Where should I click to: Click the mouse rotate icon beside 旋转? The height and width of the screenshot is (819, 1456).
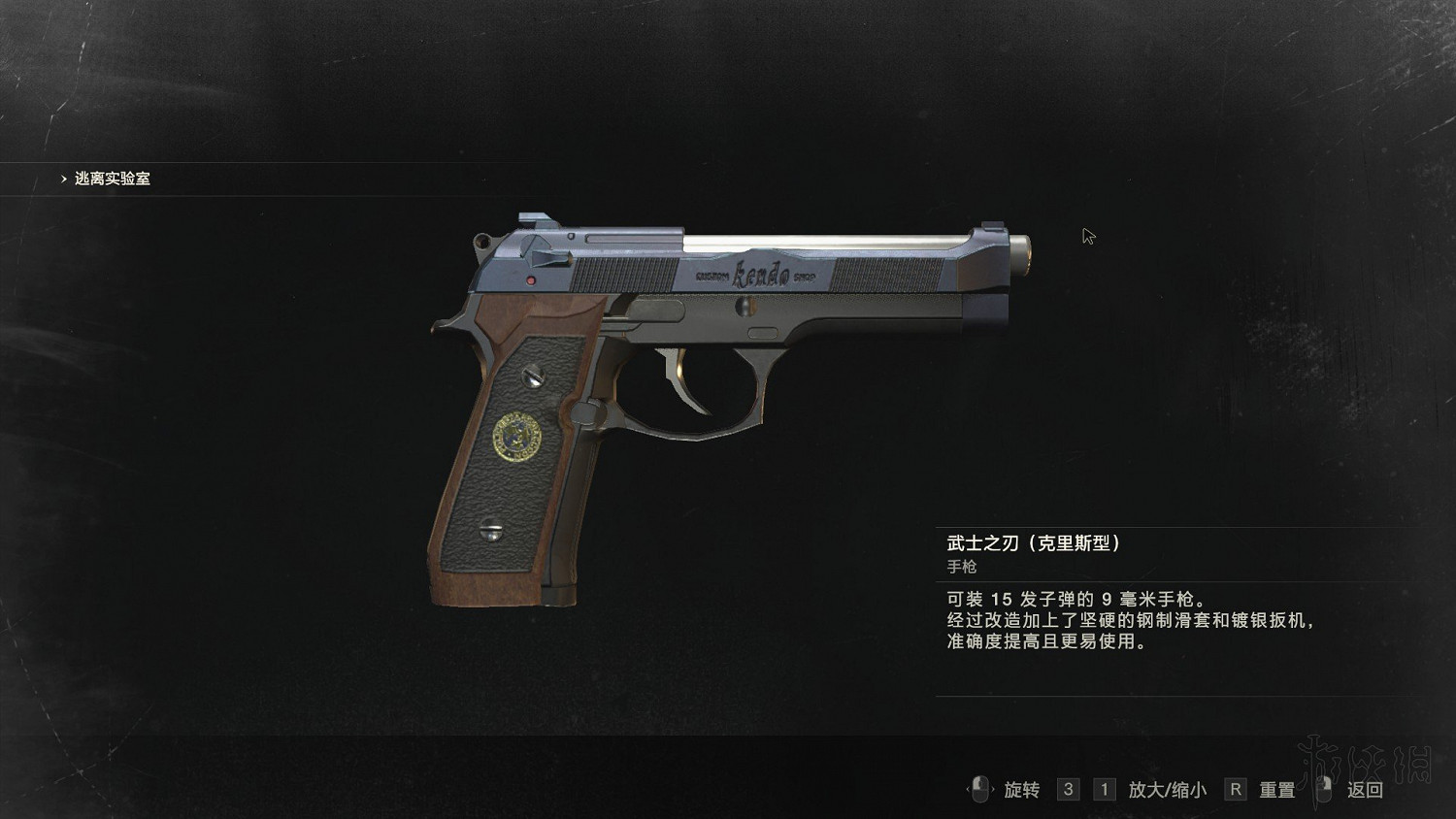pos(980,791)
